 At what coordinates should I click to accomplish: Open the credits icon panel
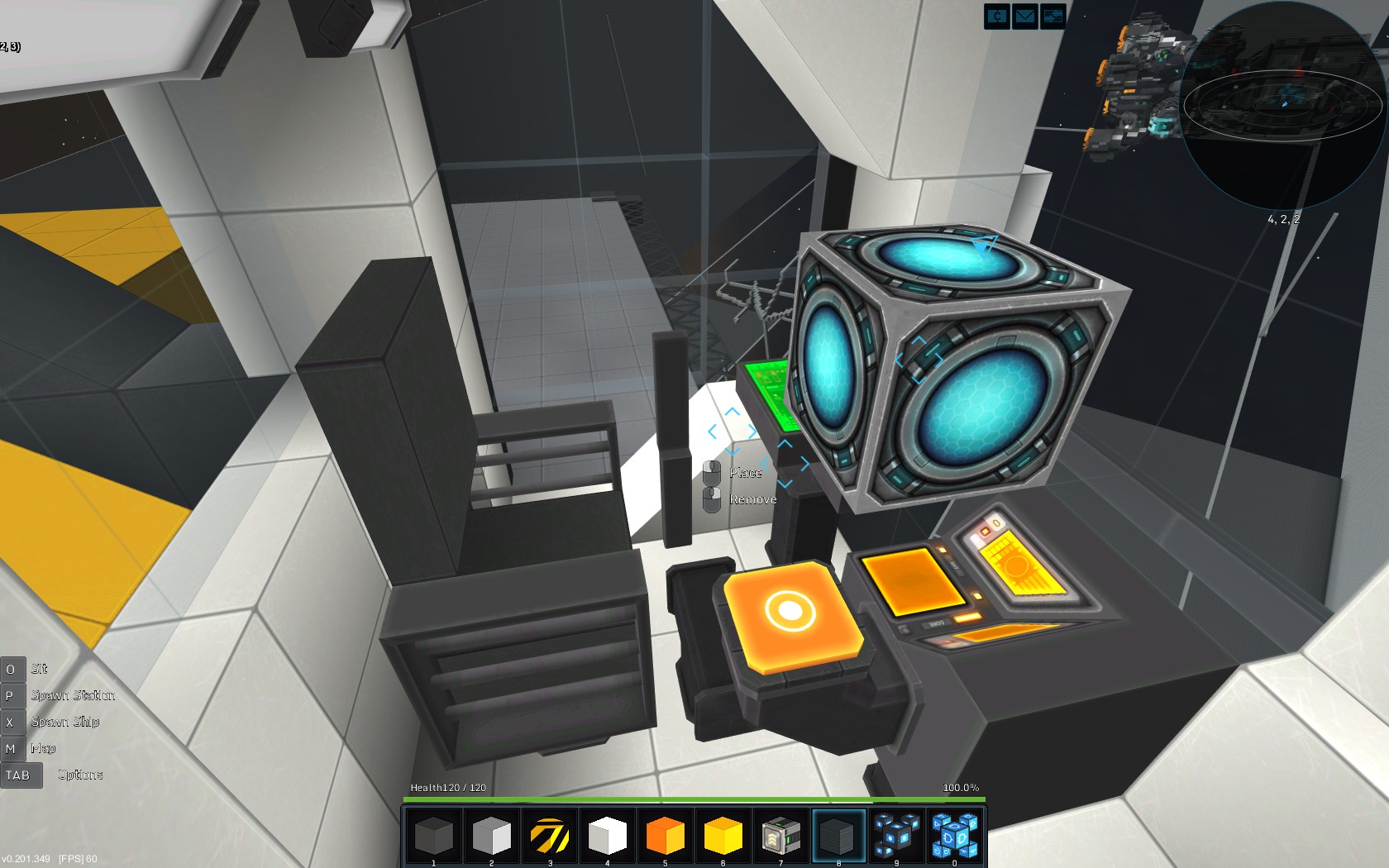(997, 17)
